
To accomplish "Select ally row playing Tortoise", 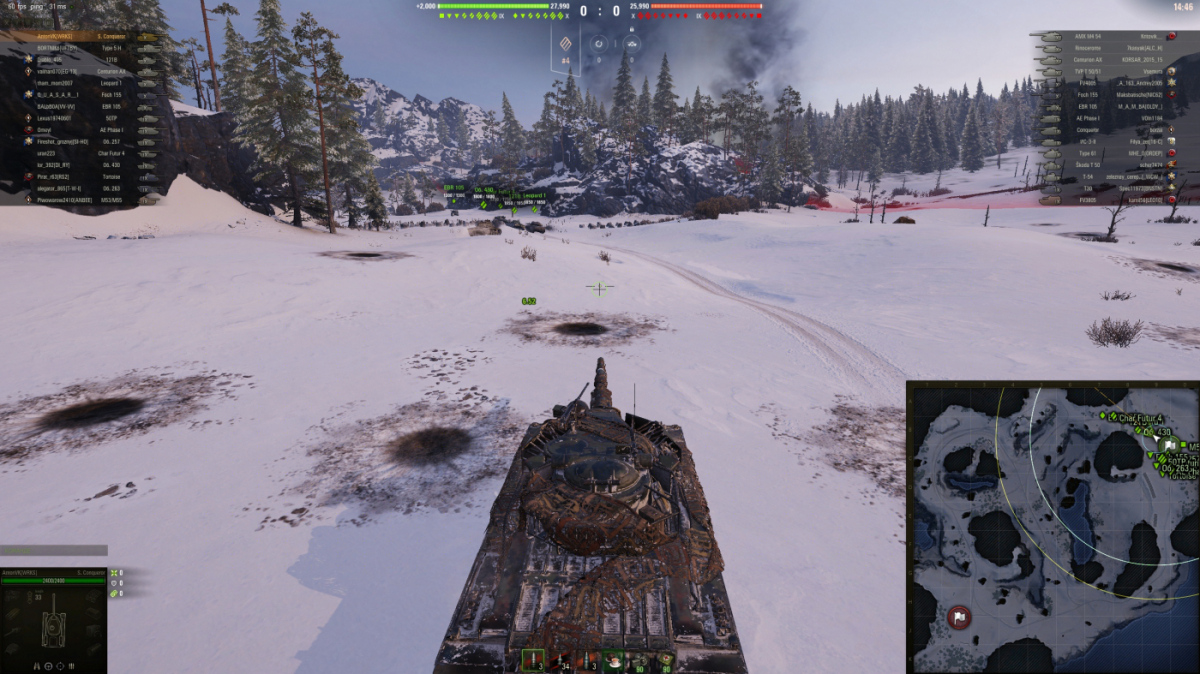I will click(80, 176).
